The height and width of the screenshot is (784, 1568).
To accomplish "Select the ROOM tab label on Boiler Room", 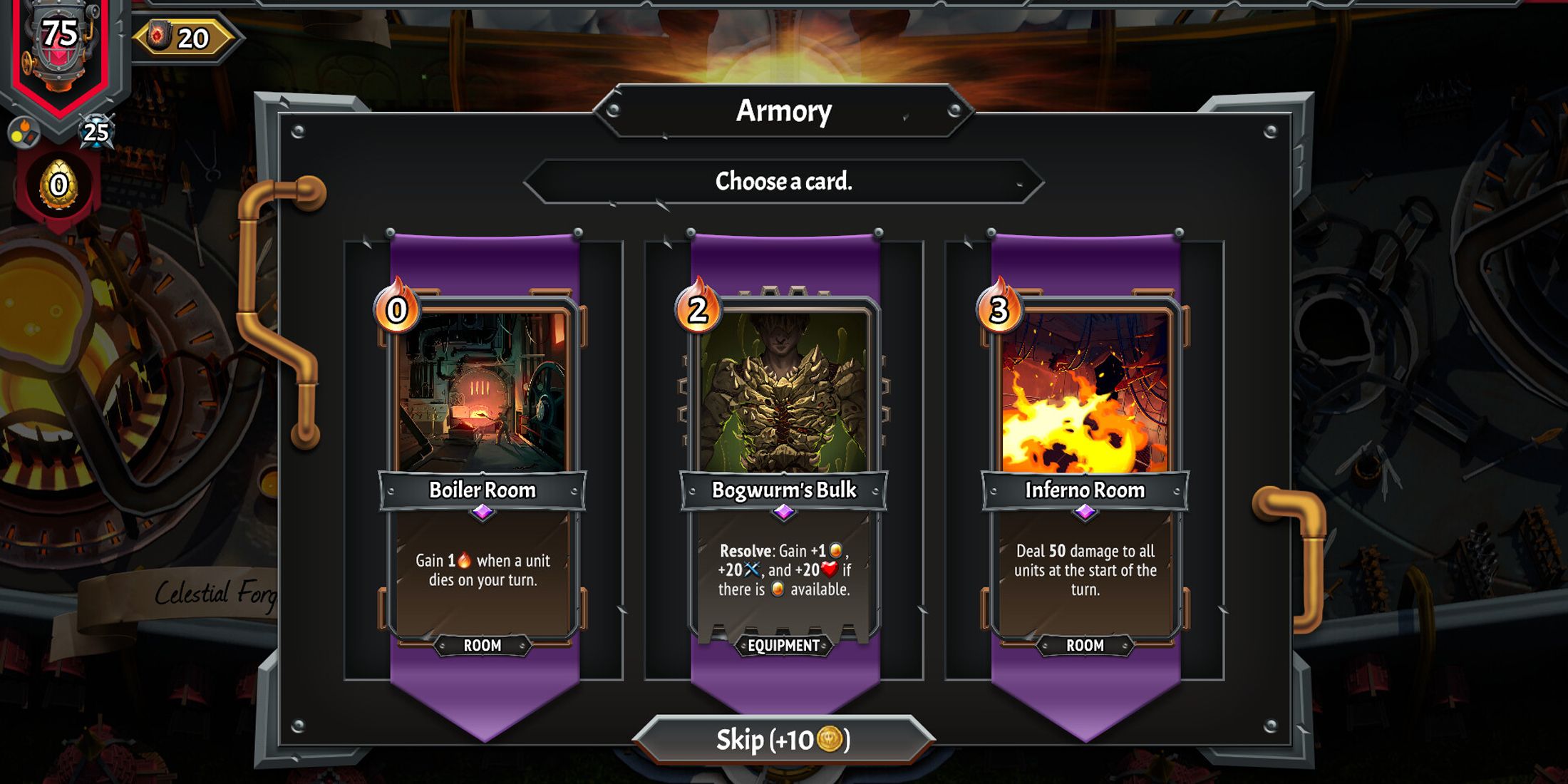I will point(482,645).
